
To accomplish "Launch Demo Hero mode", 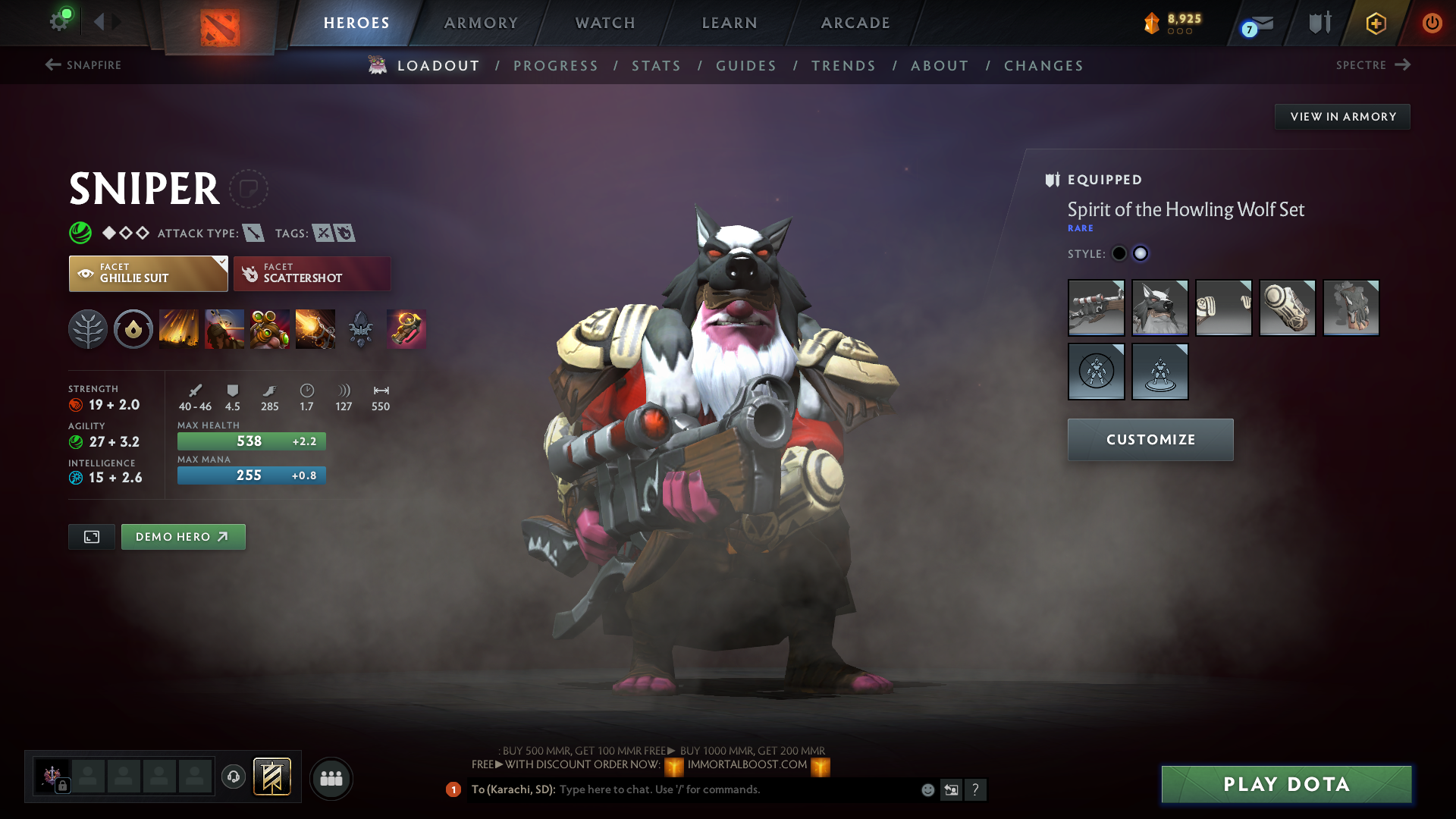I will 183,537.
